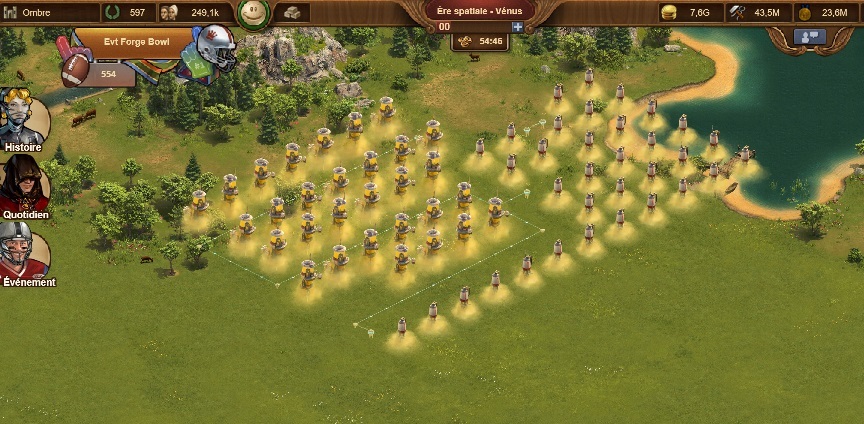
Task: Open the Evt Forge Bowl event banner
Action: pyautogui.click(x=136, y=43)
